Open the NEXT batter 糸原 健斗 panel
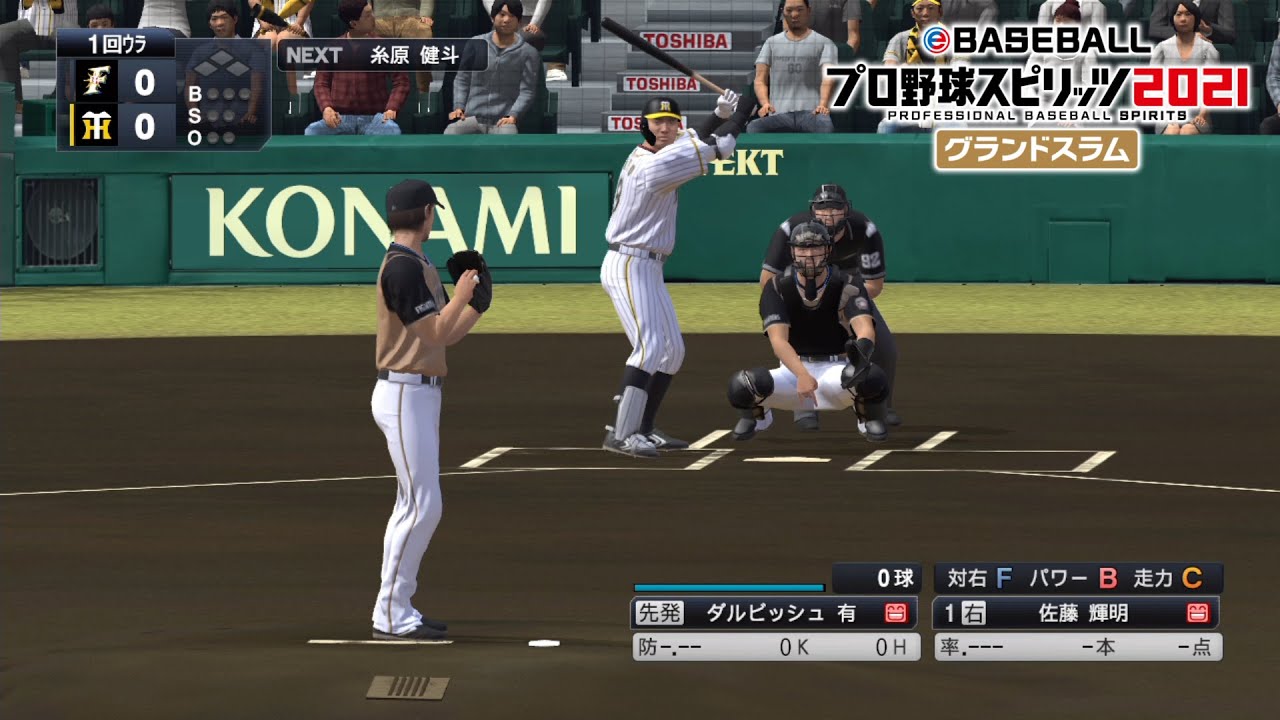This screenshot has height=720, width=1280. click(x=382, y=55)
